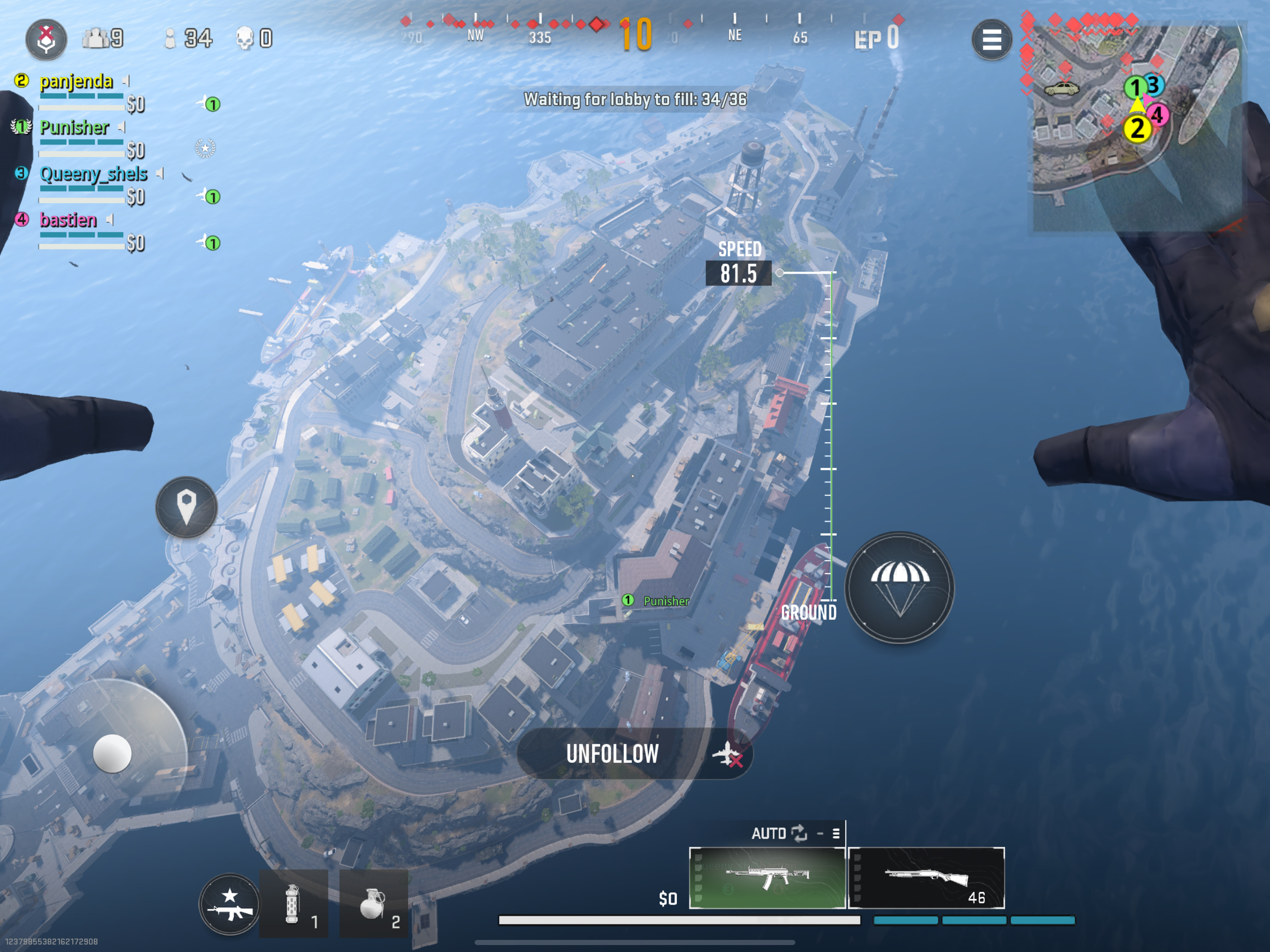Tap the squad count icon showing 9
Viewport: 1270px width, 952px height.
pyautogui.click(x=99, y=39)
